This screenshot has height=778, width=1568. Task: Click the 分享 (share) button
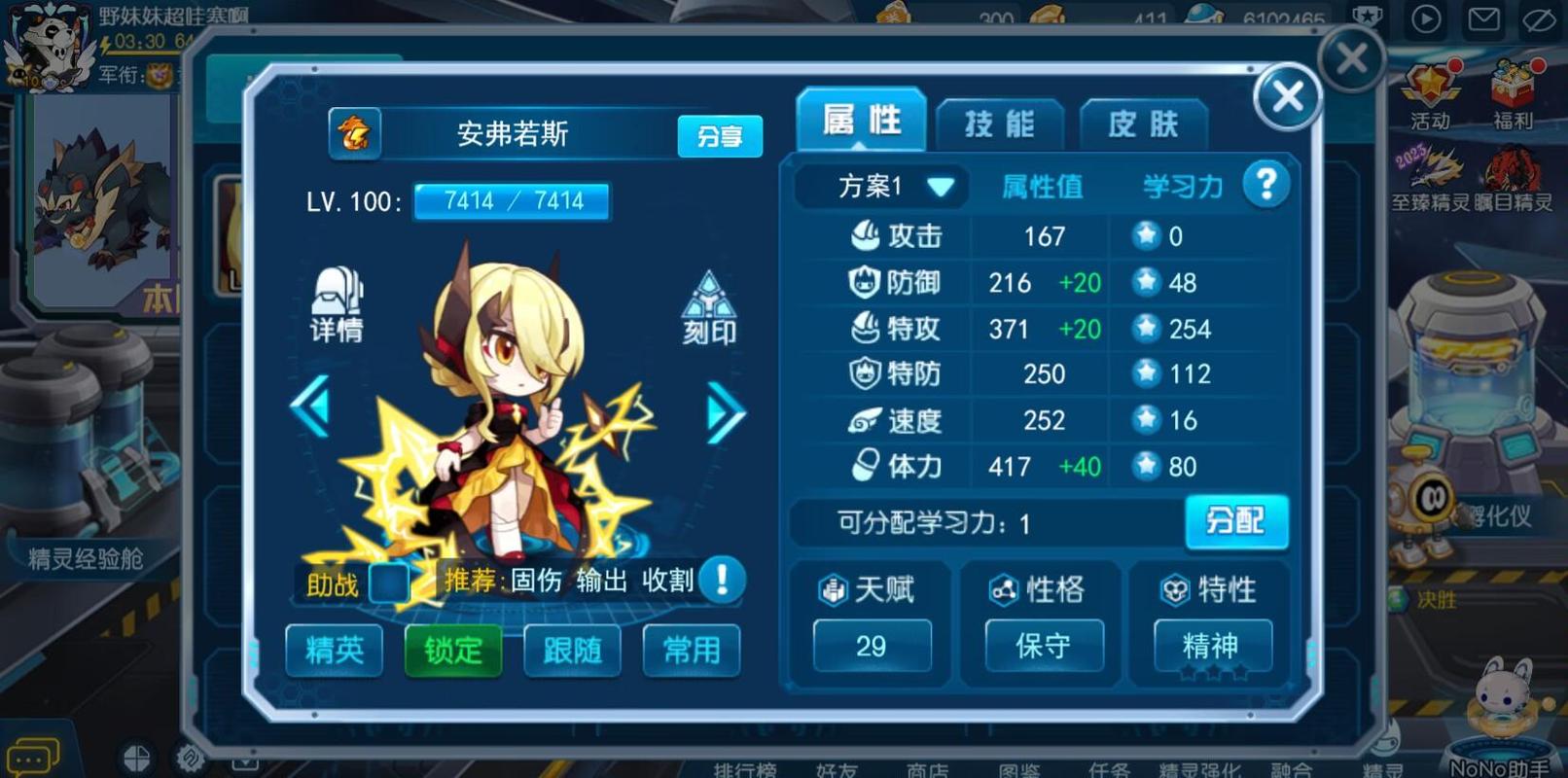(719, 137)
